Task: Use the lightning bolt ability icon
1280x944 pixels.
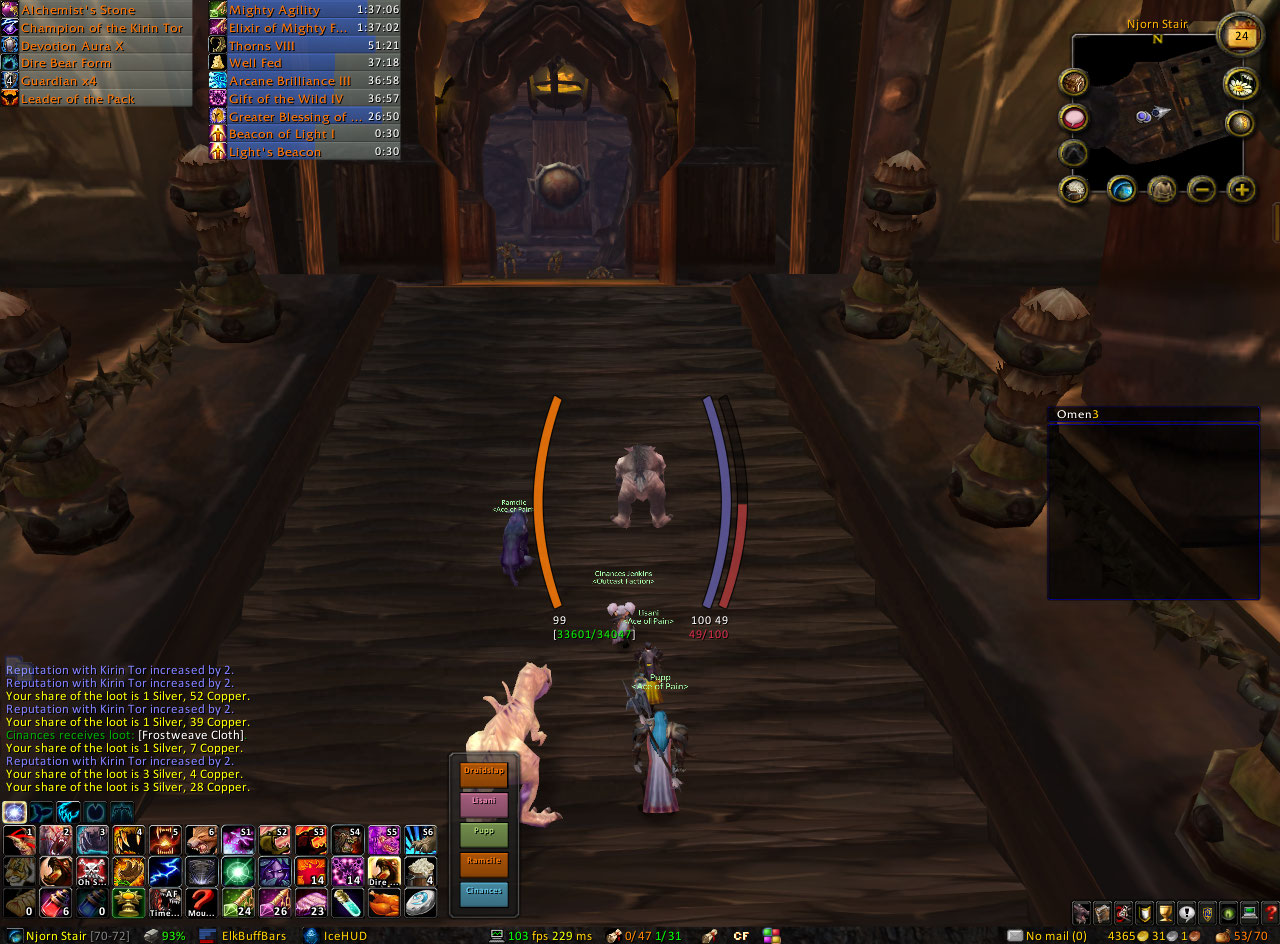Action: 164,871
